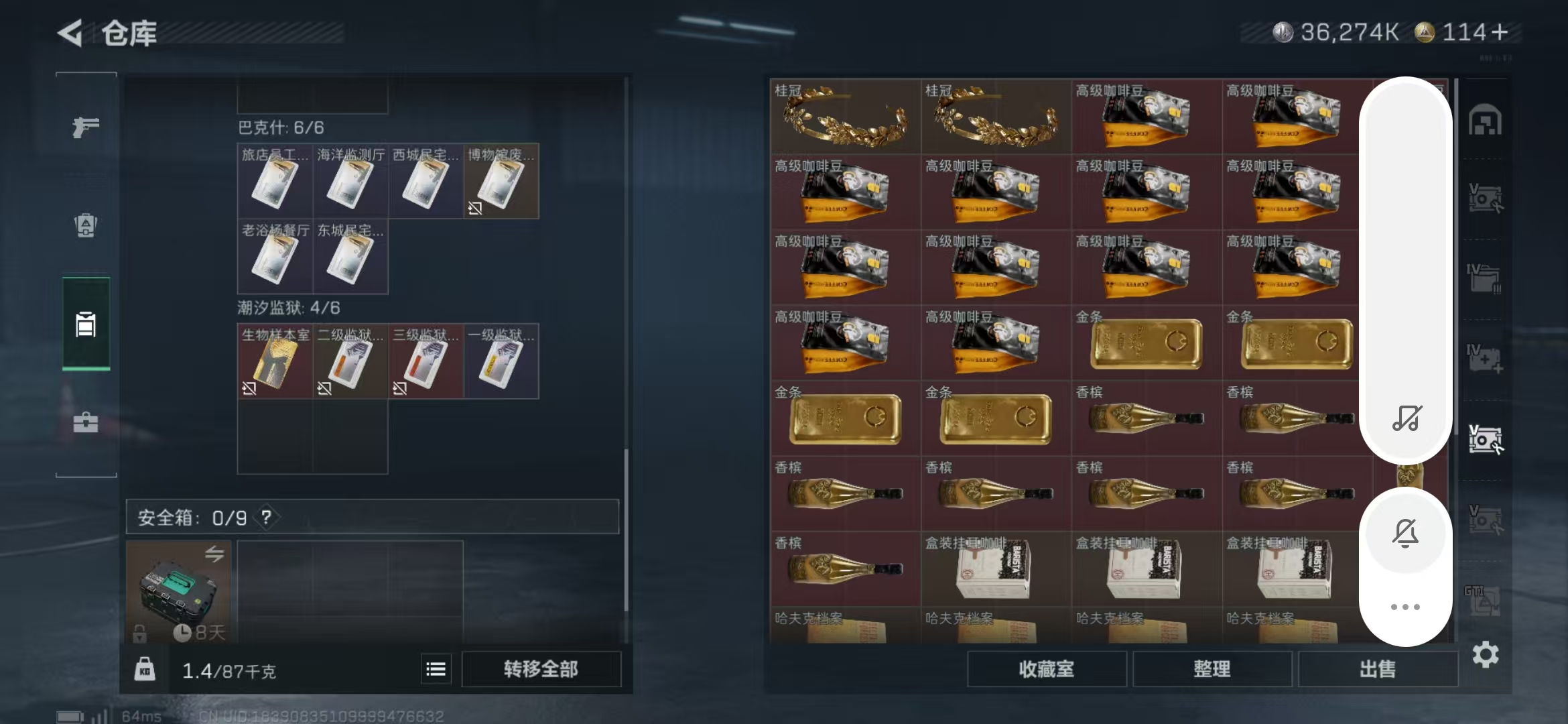Click the list view icon beside weight display
Screen dimensions: 1568x724
(436, 668)
